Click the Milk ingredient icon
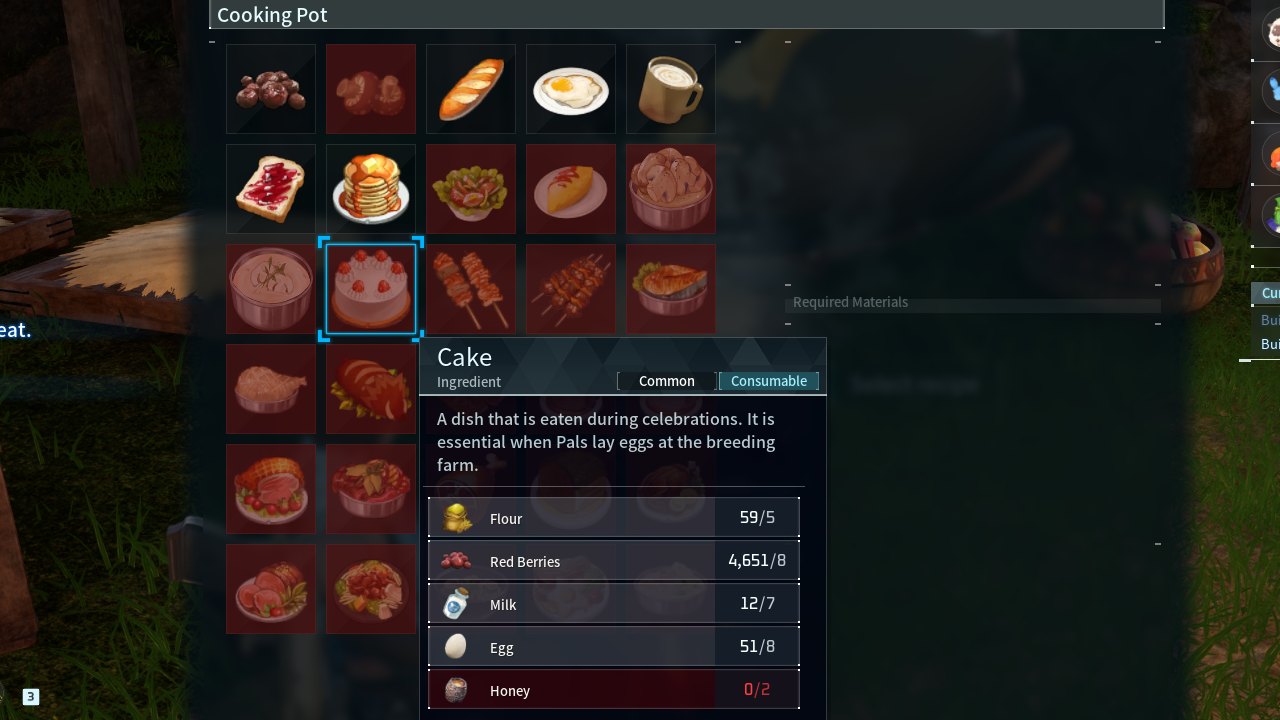The height and width of the screenshot is (720, 1280). pyautogui.click(x=456, y=604)
